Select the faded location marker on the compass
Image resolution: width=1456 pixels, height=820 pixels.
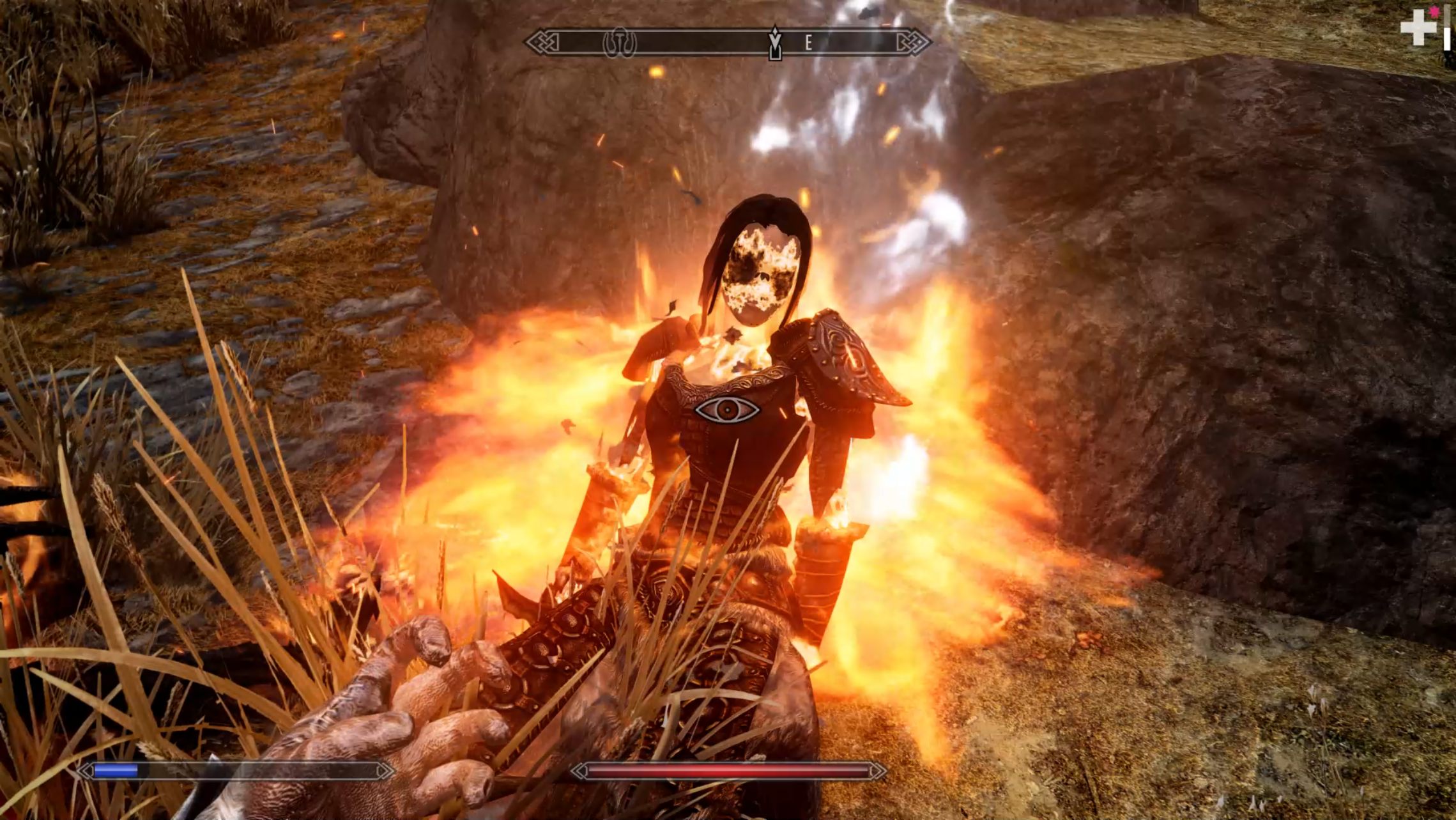pyautogui.click(x=619, y=43)
